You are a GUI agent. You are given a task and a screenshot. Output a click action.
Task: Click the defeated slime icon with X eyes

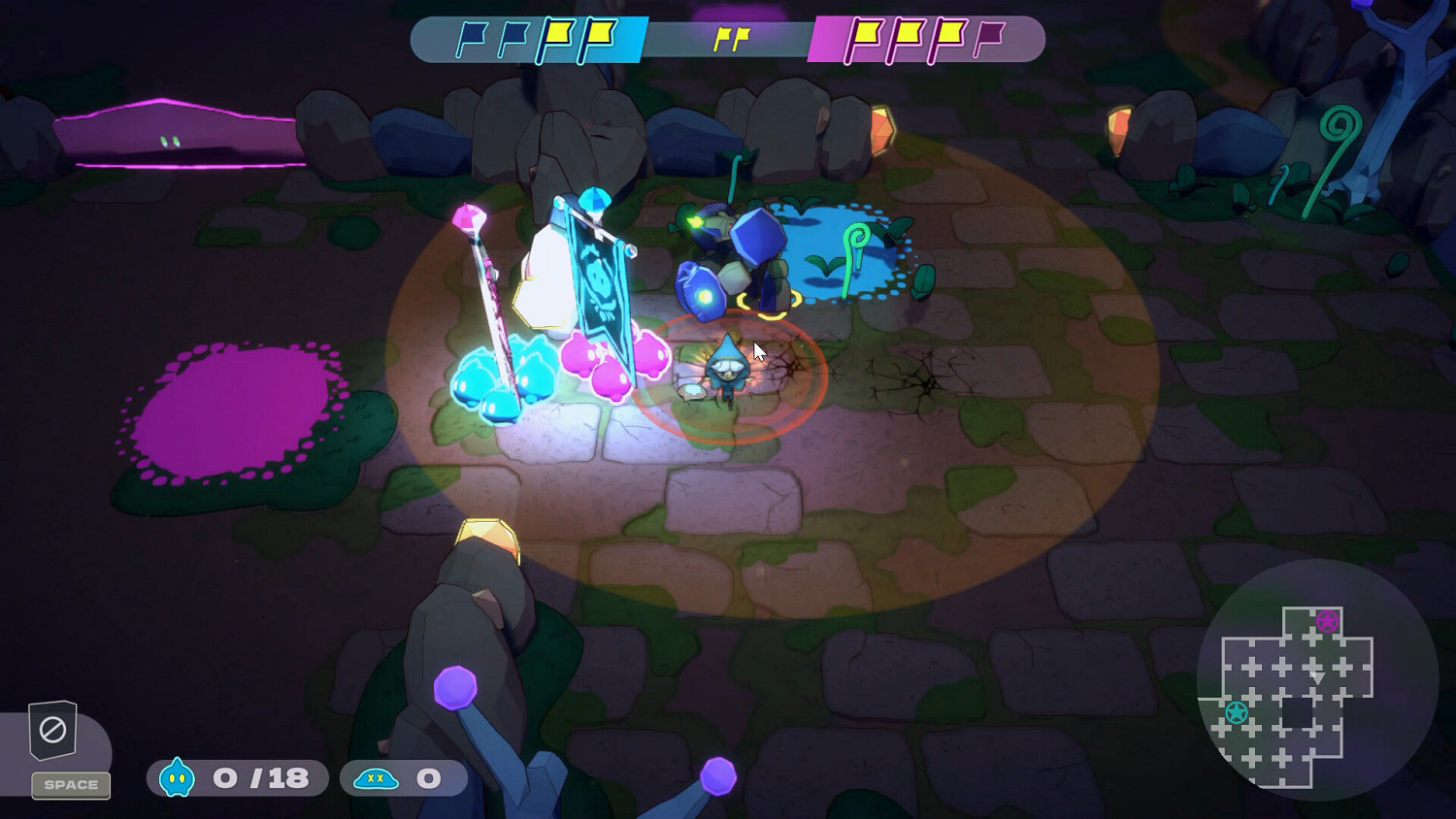click(x=376, y=777)
